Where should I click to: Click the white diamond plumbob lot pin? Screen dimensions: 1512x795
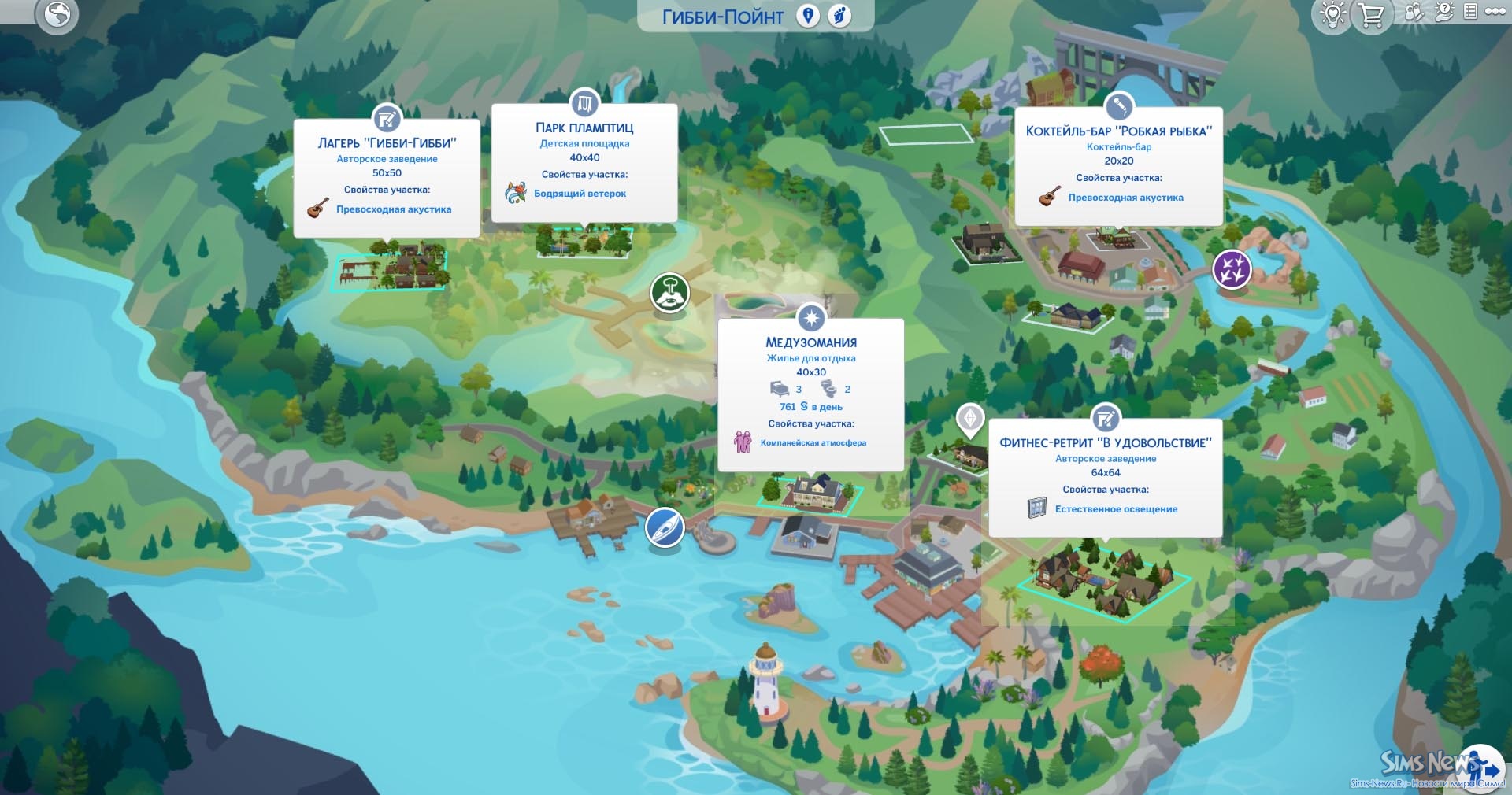pos(970,418)
